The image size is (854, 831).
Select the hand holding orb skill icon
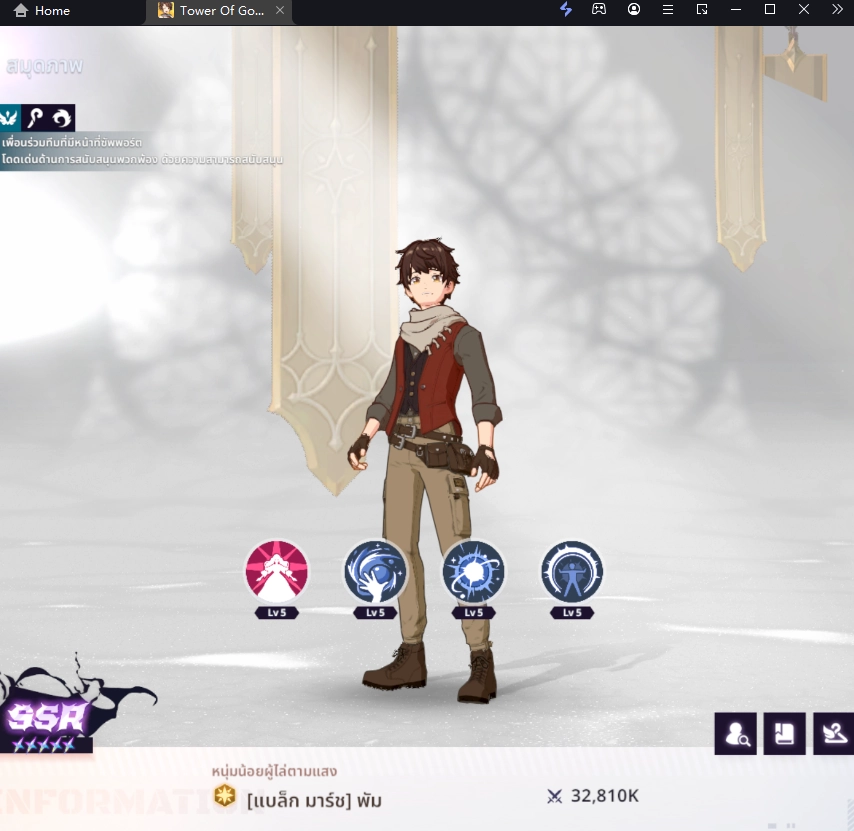coord(375,572)
